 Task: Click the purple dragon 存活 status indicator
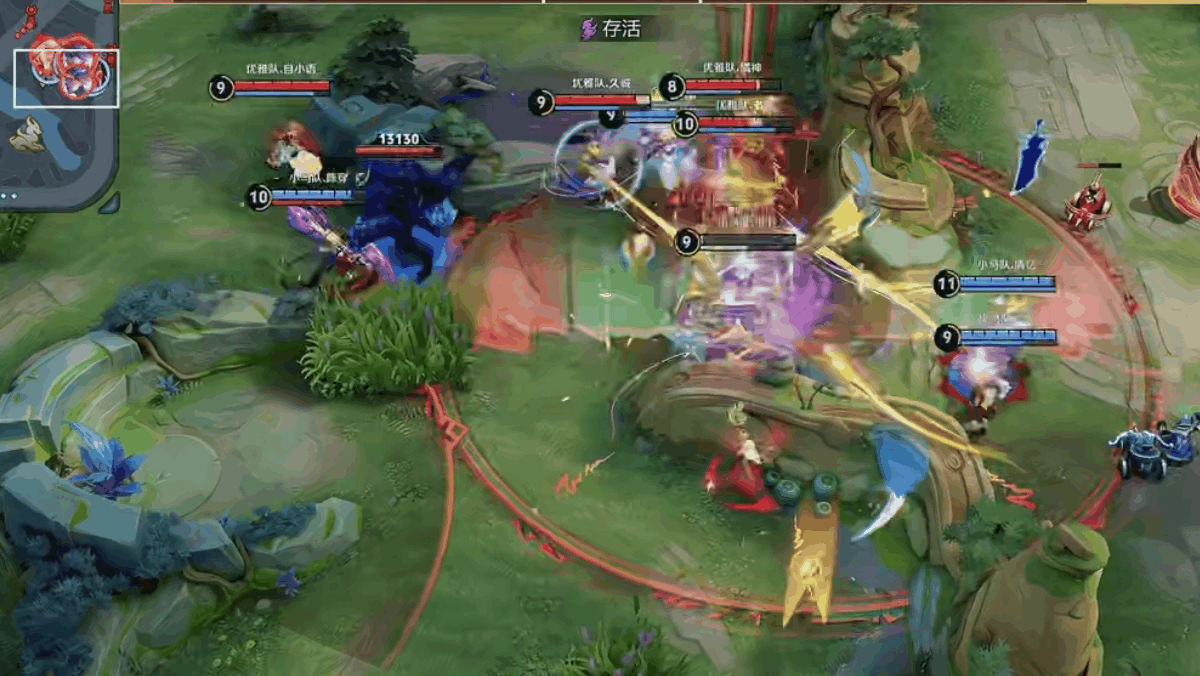[x=611, y=28]
